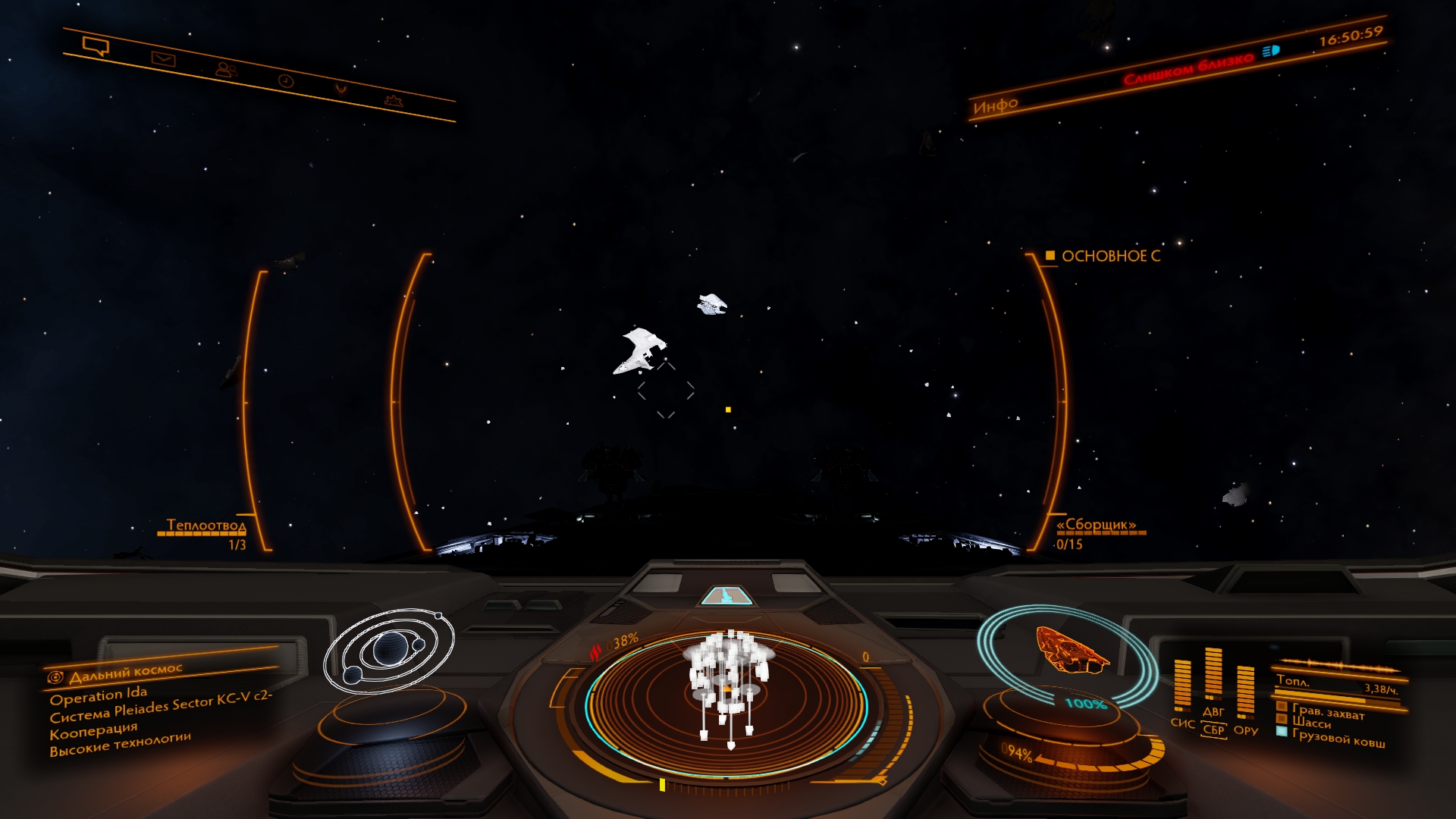
Task: Select the chevron badge tab
Action: click(341, 89)
